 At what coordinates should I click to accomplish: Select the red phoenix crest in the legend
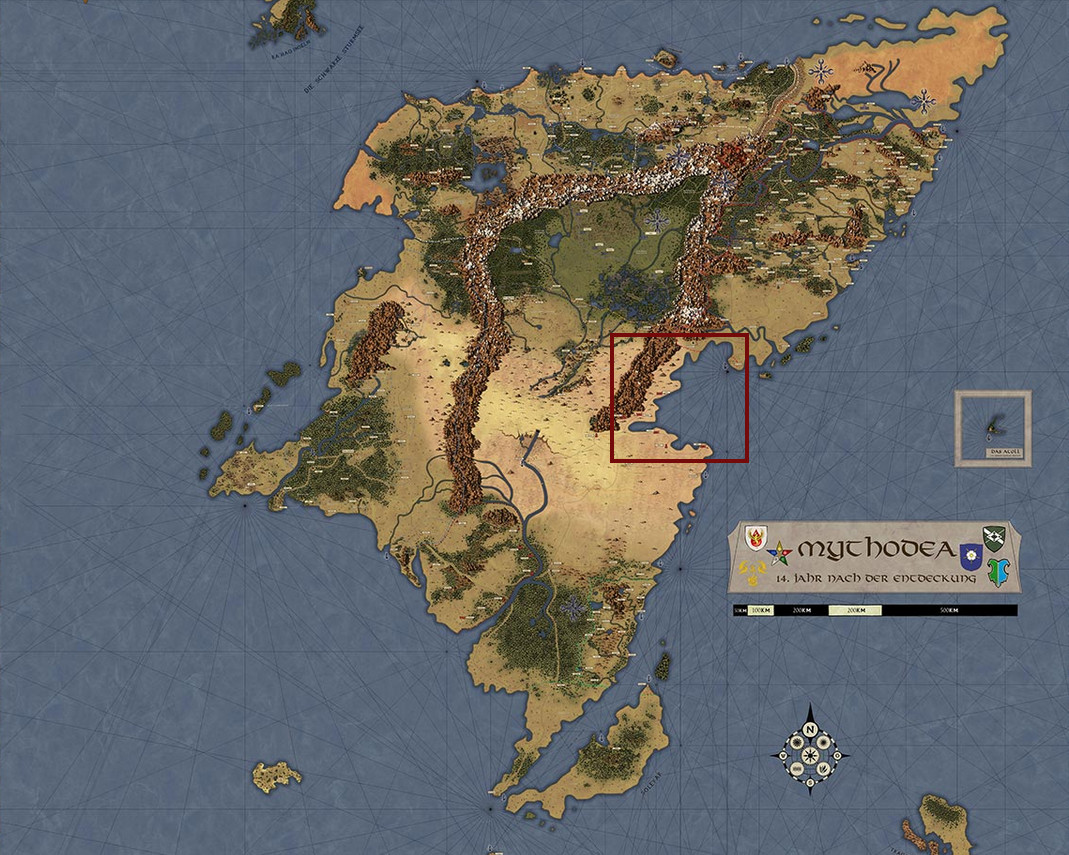click(x=757, y=541)
